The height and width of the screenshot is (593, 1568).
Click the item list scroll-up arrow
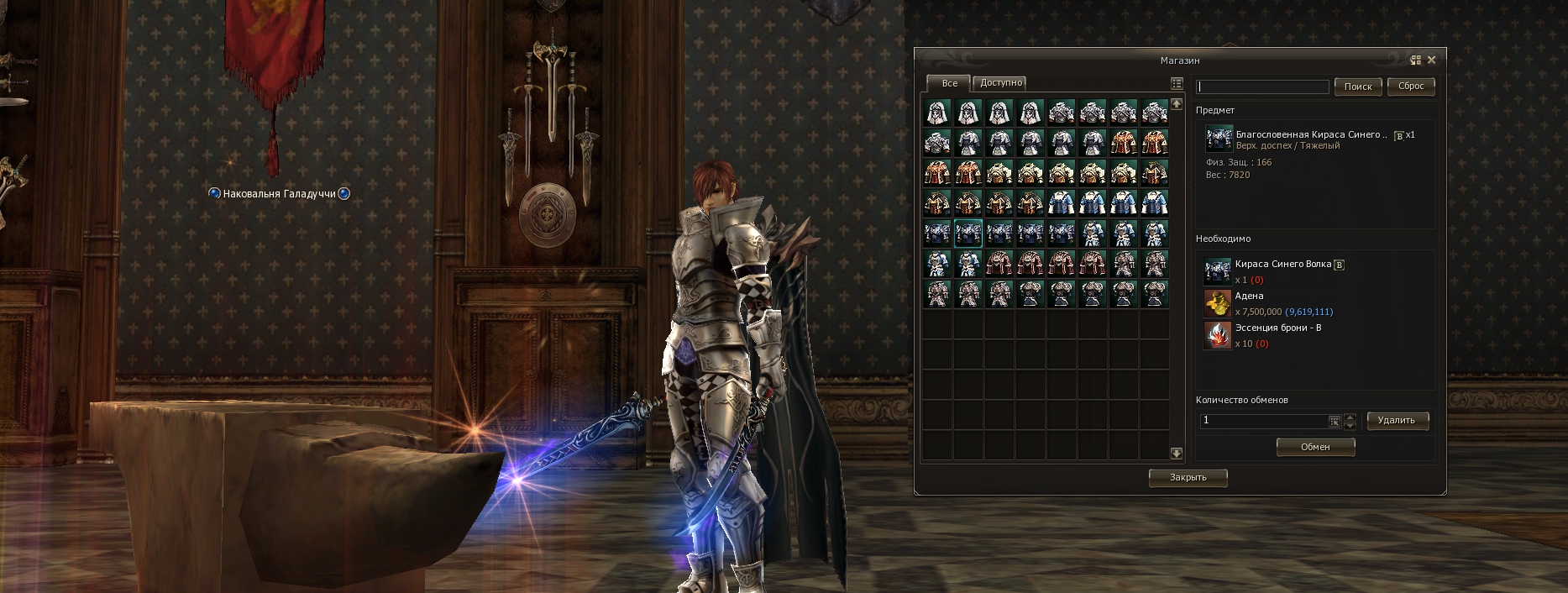[x=1177, y=103]
